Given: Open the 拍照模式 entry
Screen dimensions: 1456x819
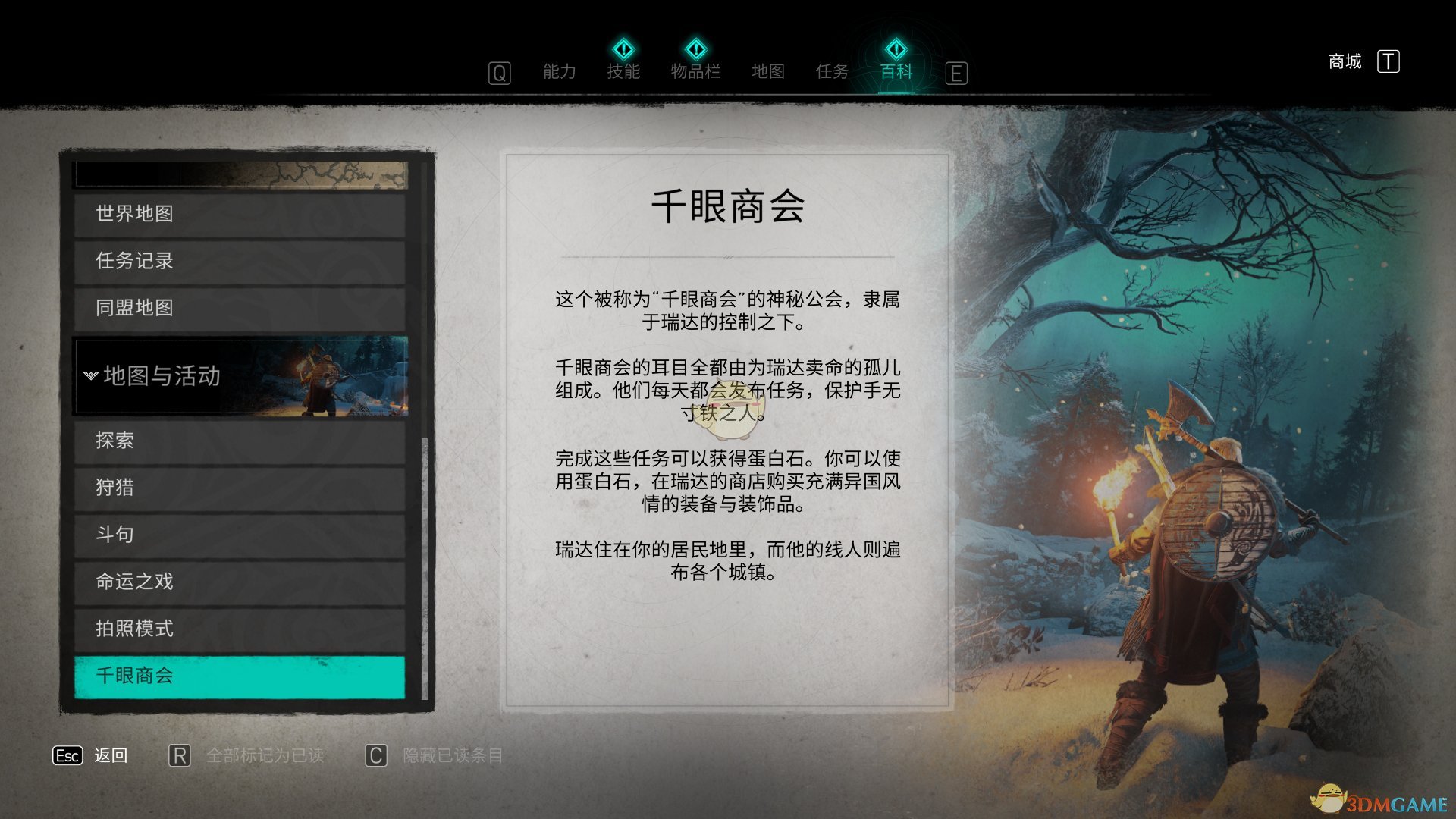Looking at the screenshot, I should click(239, 629).
